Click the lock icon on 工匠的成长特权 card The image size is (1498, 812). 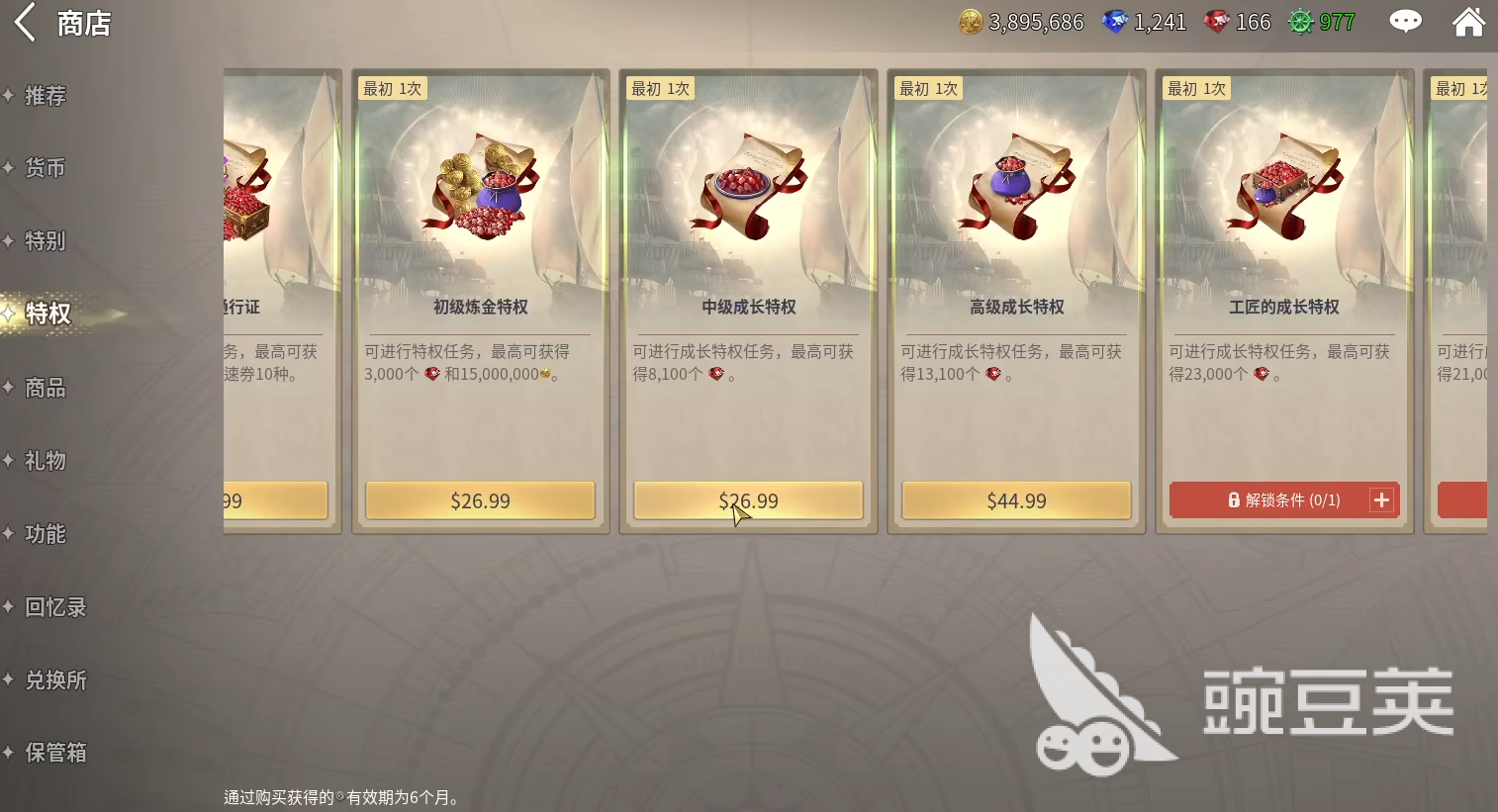click(1233, 499)
